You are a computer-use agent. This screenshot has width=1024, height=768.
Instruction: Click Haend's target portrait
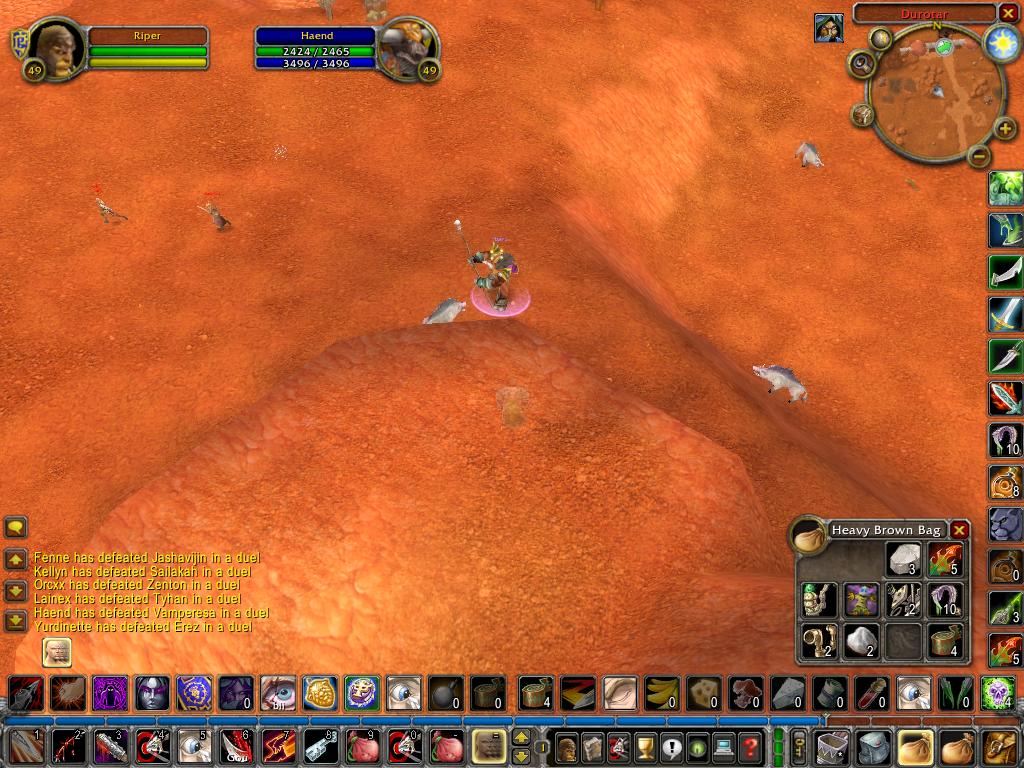408,47
